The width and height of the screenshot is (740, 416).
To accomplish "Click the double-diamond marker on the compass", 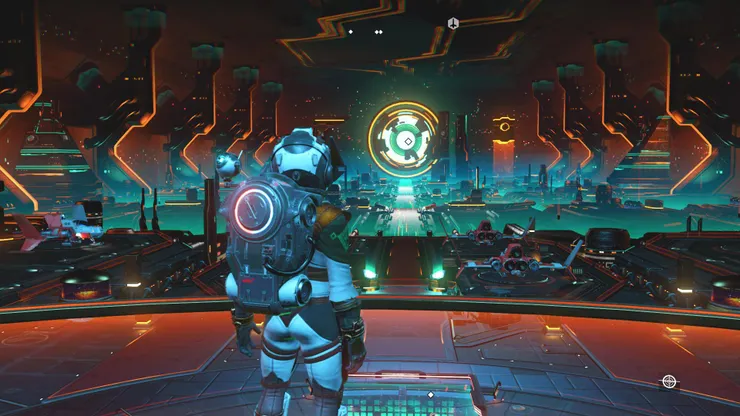I will 379,32.
